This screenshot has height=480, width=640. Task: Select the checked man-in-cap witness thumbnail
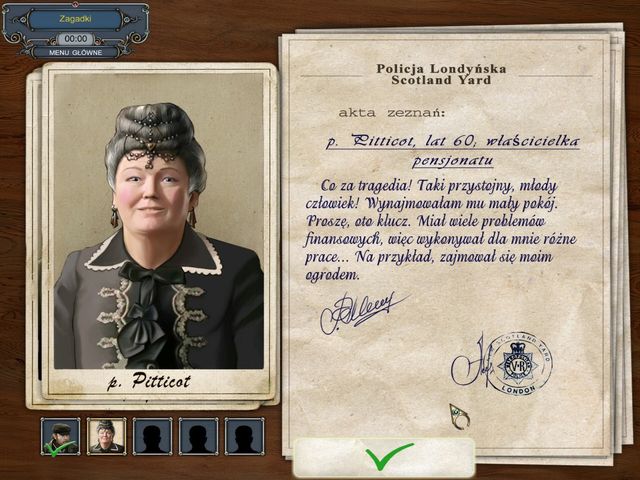[x=60, y=436]
